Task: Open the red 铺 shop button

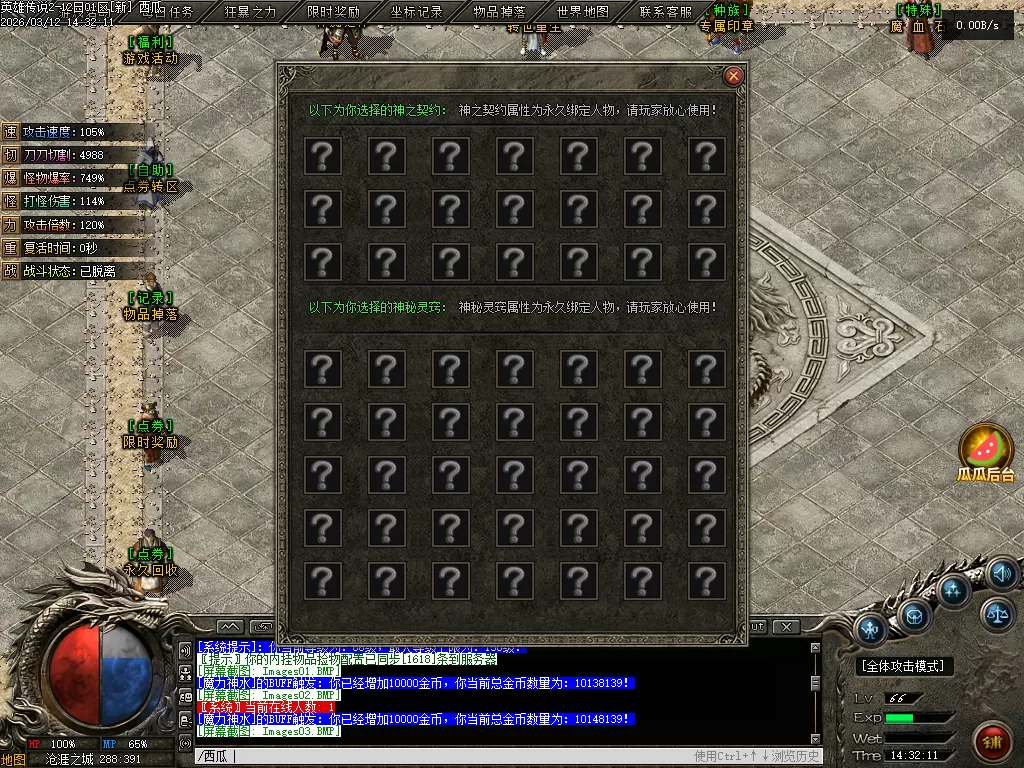Action: [993, 743]
